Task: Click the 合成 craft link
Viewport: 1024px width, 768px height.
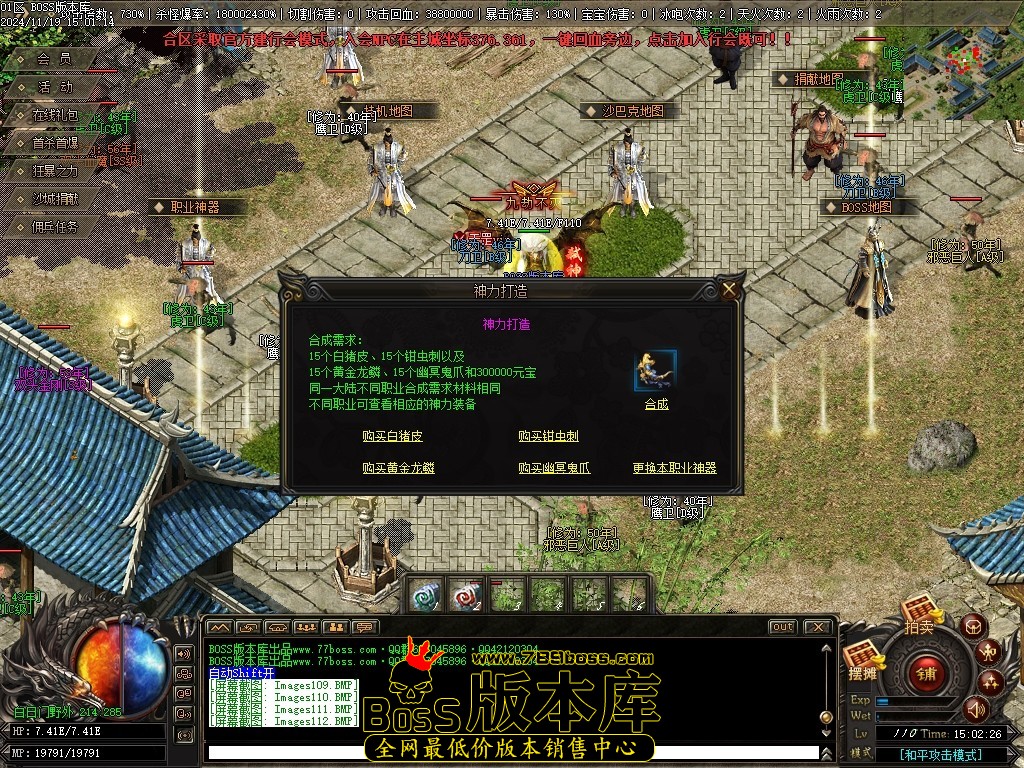Action: [x=656, y=404]
